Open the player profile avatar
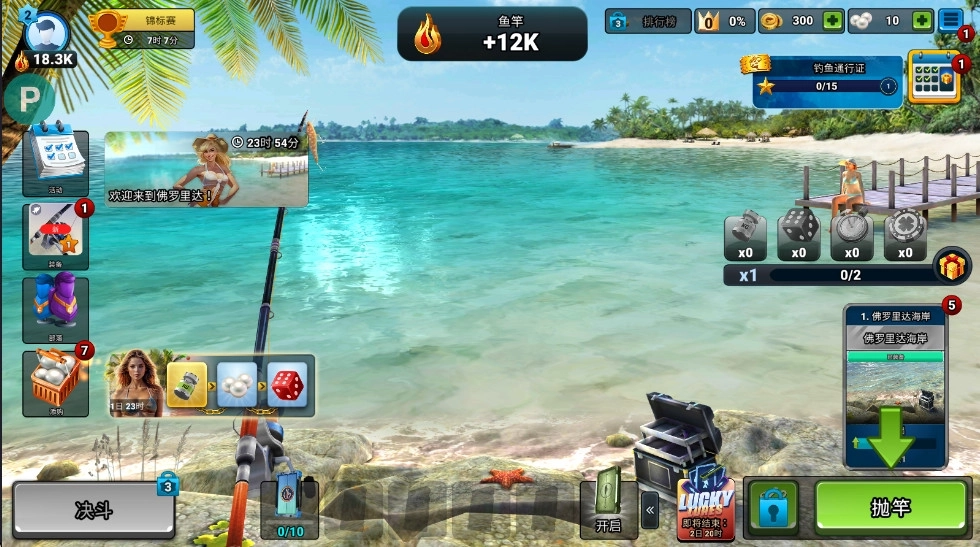The width and height of the screenshot is (980, 547). tap(46, 34)
